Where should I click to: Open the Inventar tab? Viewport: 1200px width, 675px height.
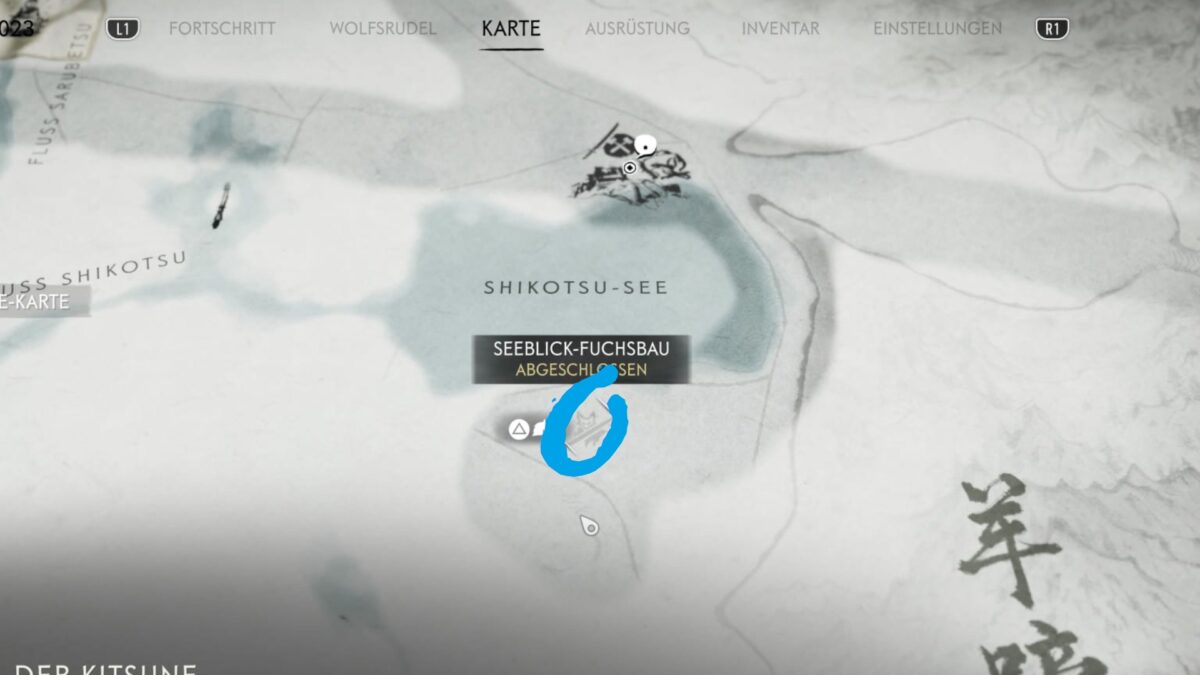[x=781, y=29]
